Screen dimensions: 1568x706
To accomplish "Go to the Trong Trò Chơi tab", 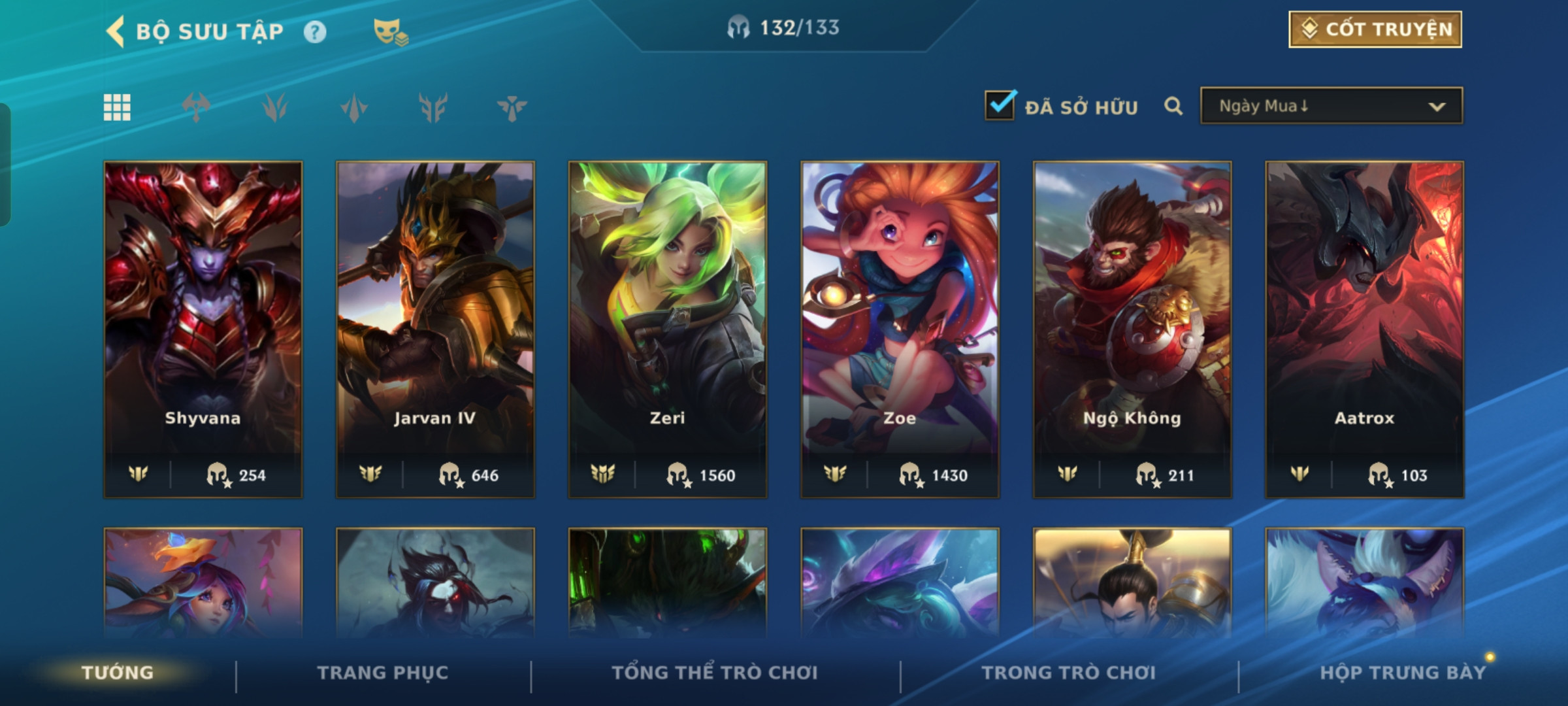I will click(1069, 672).
